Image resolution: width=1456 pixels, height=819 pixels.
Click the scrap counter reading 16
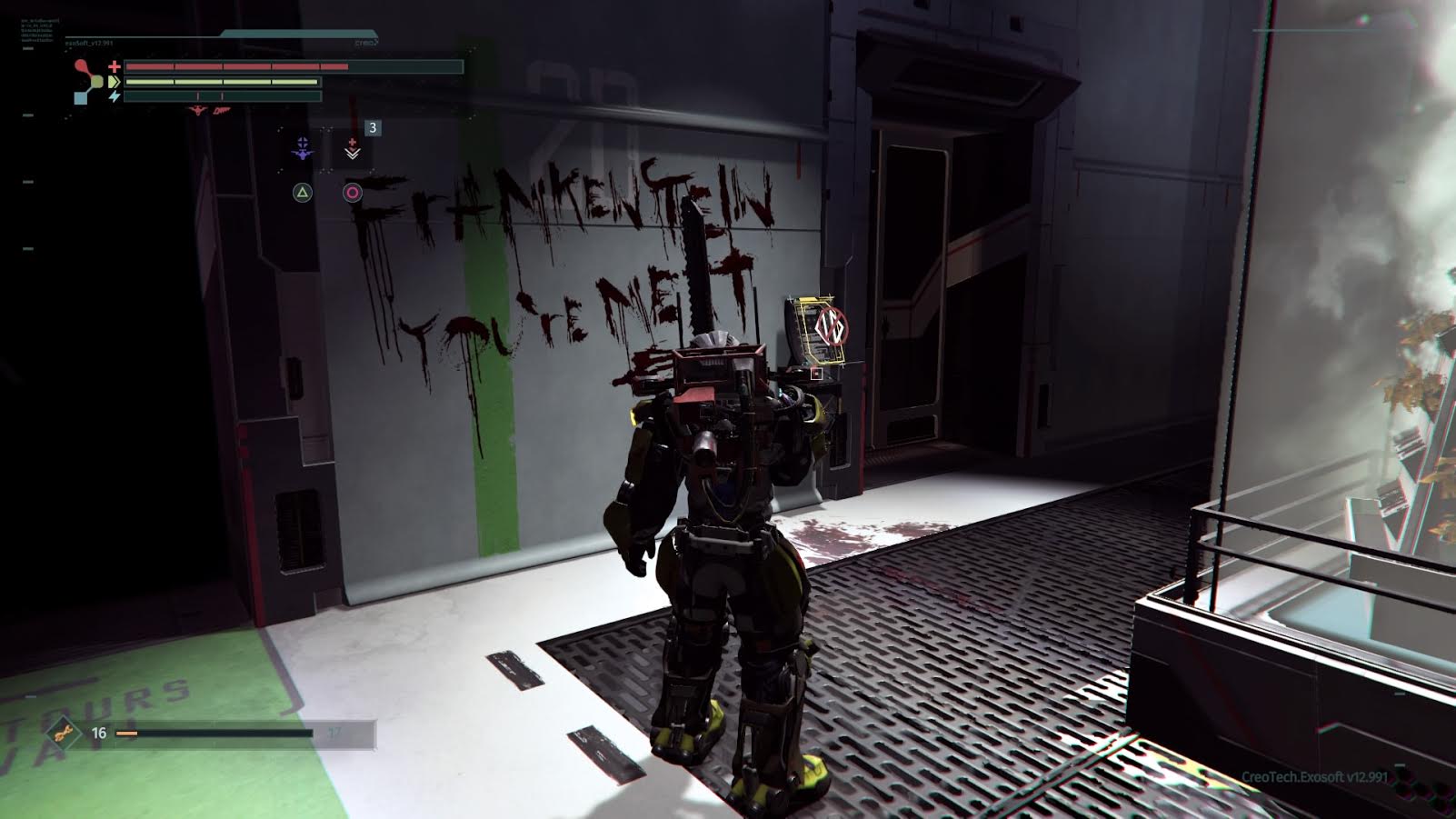point(99,733)
